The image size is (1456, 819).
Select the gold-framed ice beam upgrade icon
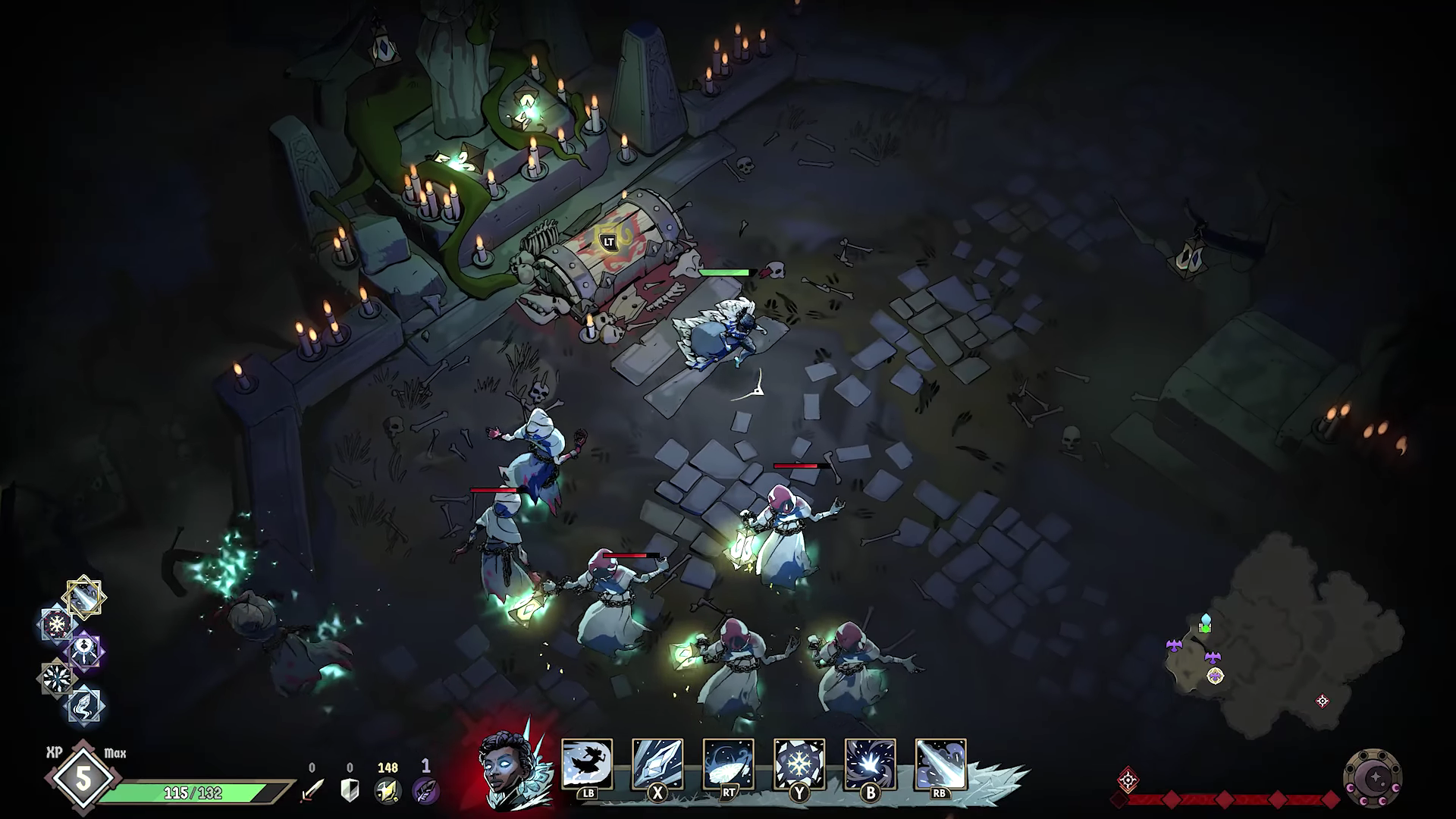coord(85,598)
